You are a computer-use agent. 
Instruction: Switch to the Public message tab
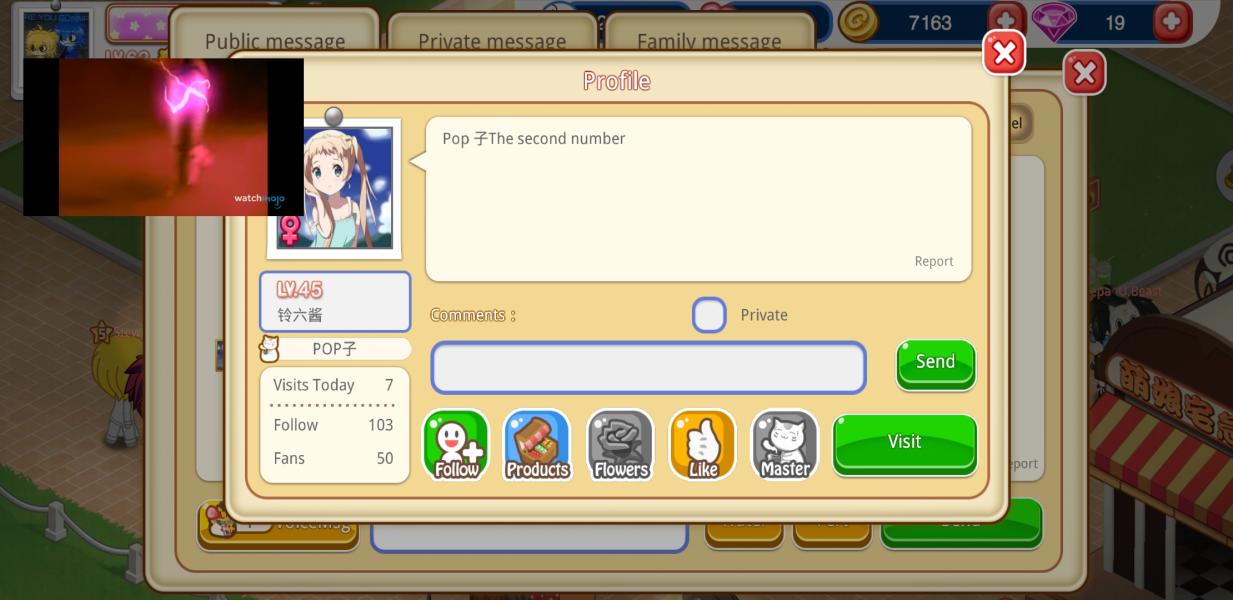click(274, 40)
